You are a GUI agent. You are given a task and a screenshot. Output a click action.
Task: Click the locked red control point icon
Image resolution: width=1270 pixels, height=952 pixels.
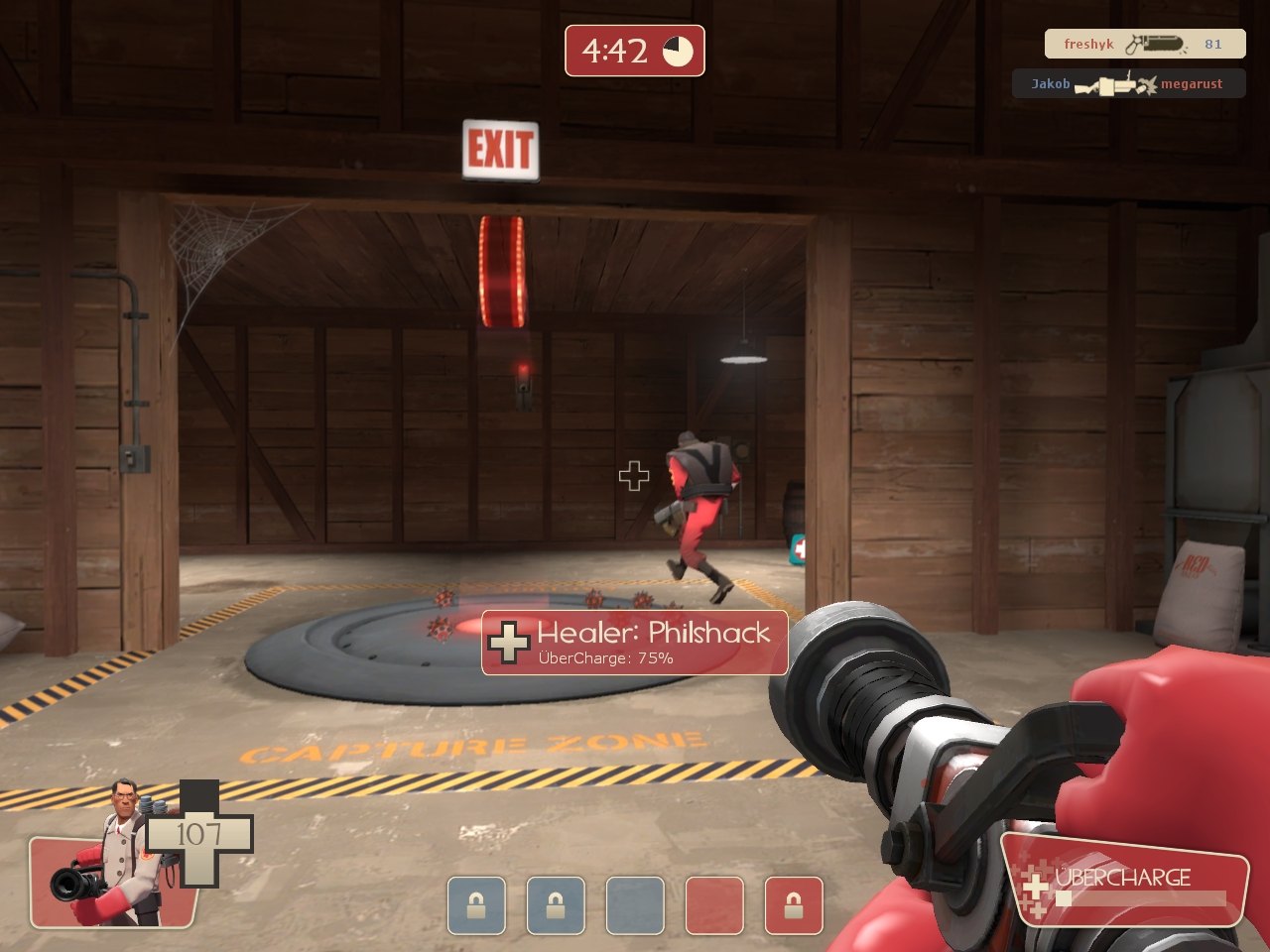[794, 905]
